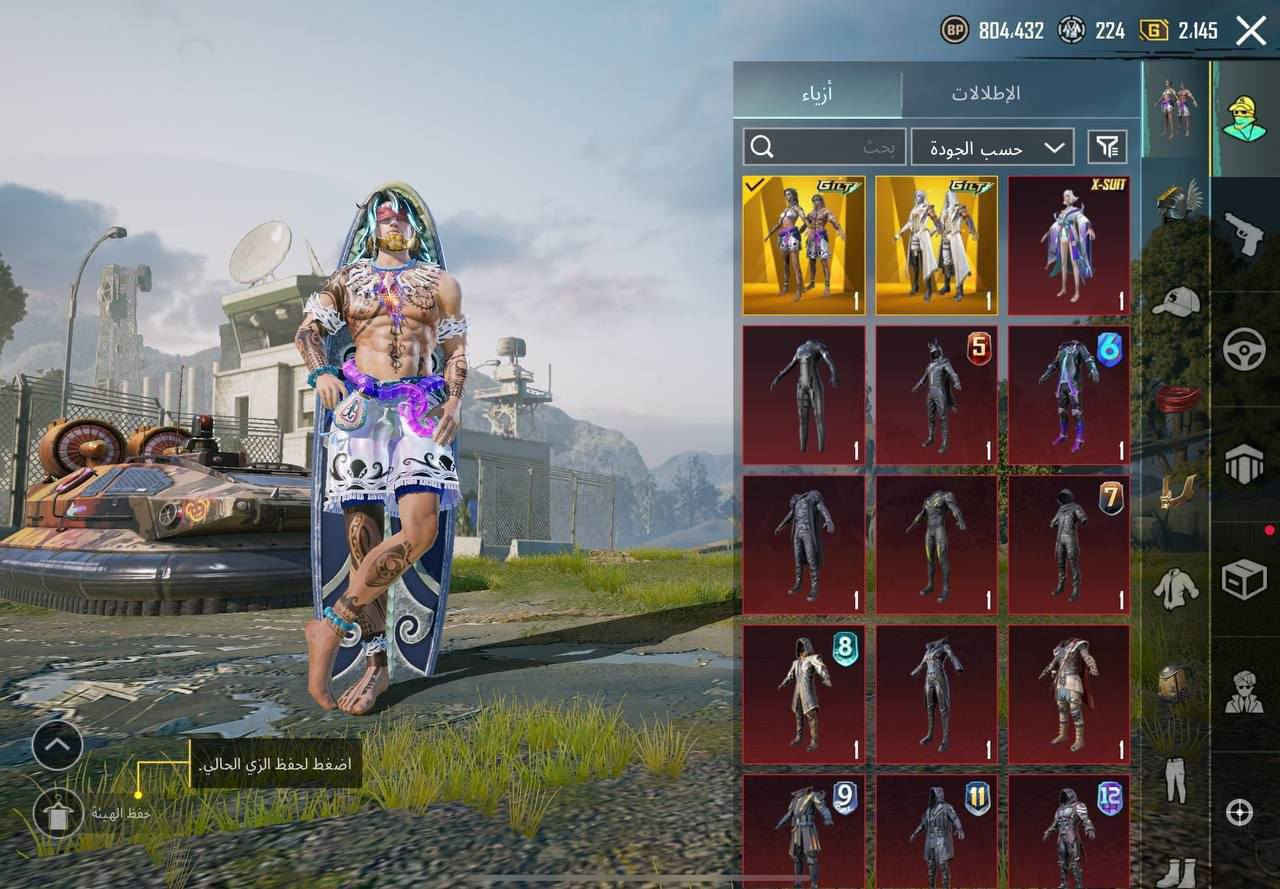Choose the white-robed Gilt outfit set
This screenshot has height=889, width=1280.
[x=937, y=246]
